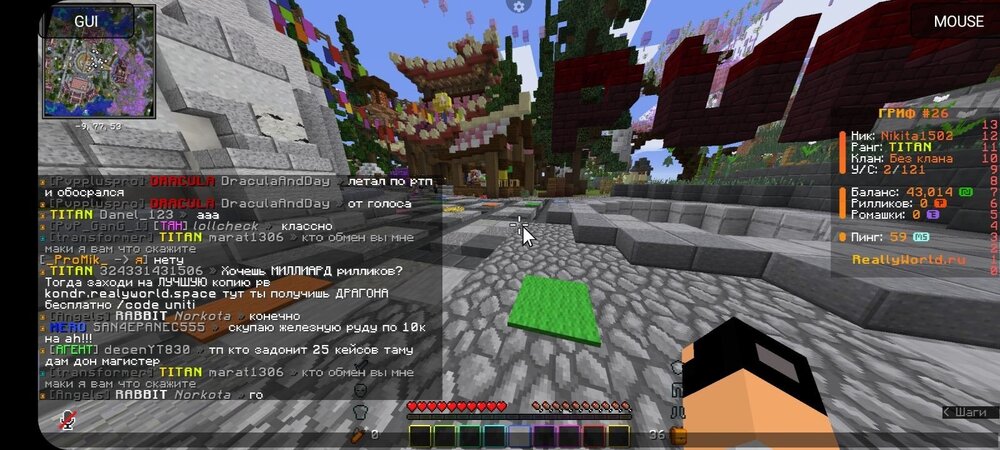Image resolution: width=1000 pixels, height=450 pixels.
Task: Click the chest icon beside the hotbar
Action: 678,435
